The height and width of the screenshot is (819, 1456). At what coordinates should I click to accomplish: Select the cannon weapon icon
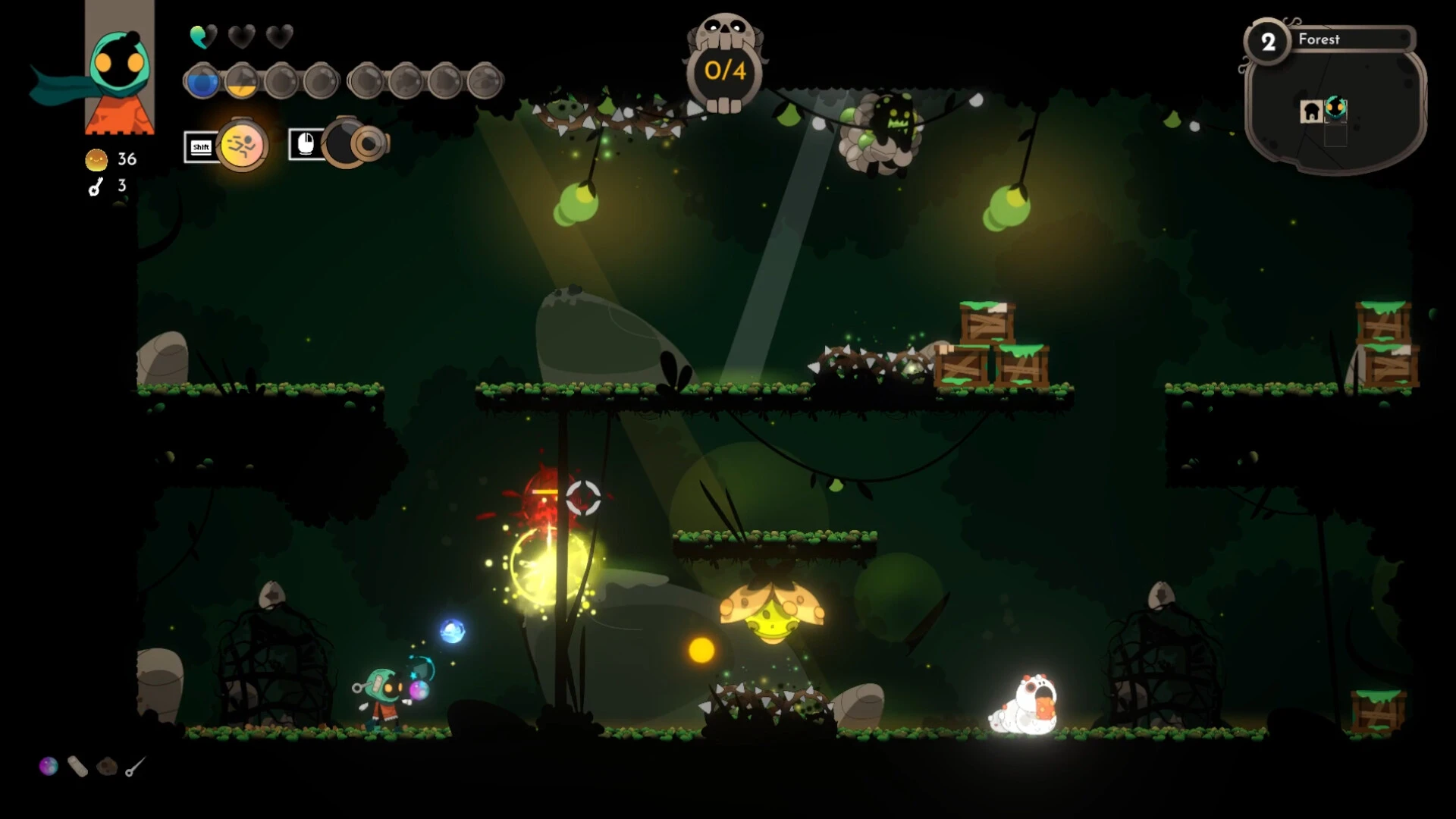click(x=356, y=146)
